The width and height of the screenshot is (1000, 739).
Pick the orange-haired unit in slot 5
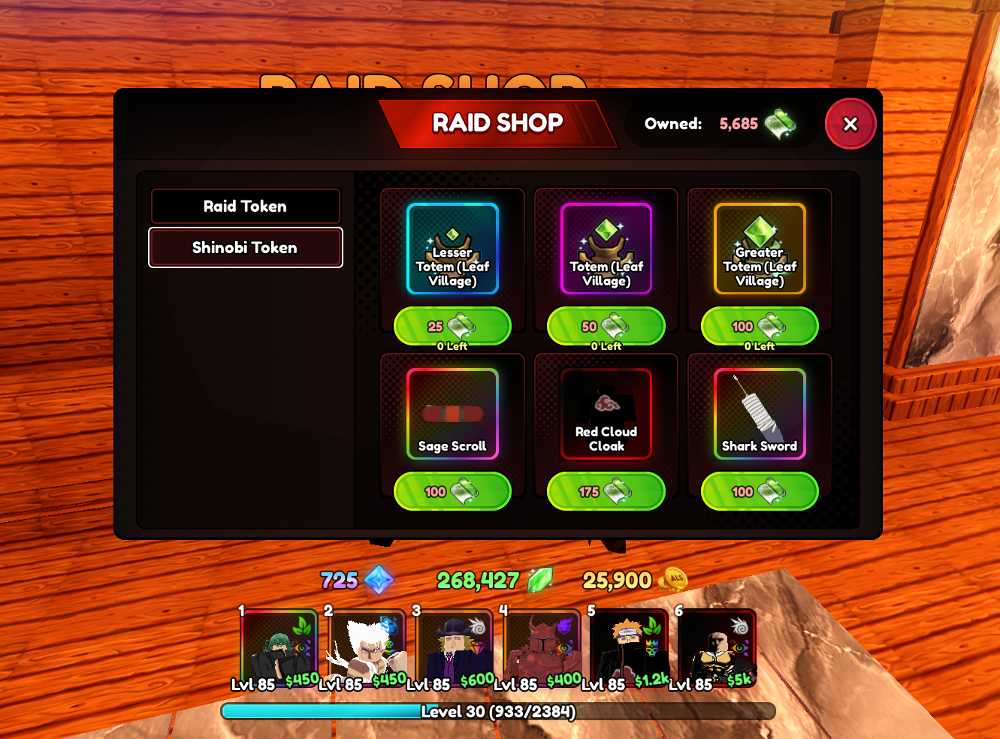(x=630, y=647)
